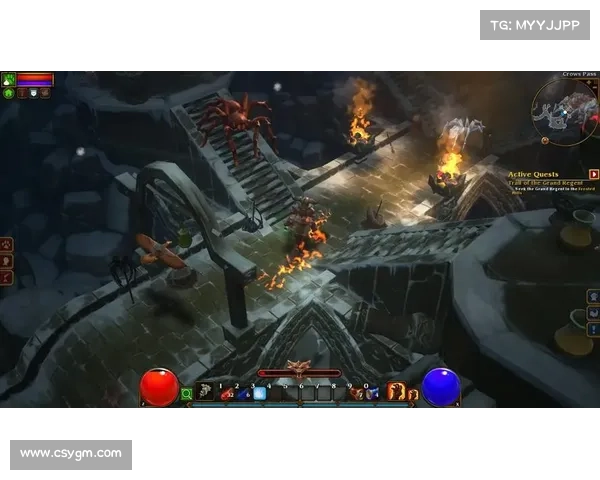Click the Crows Pass minimap

click(563, 108)
